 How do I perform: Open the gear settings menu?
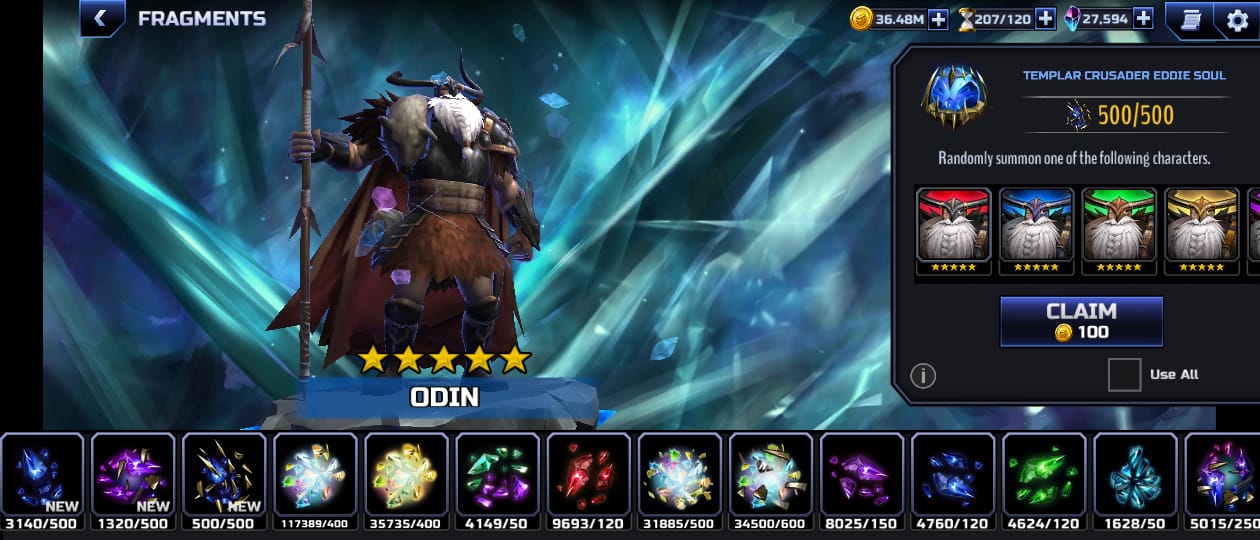tap(1237, 20)
